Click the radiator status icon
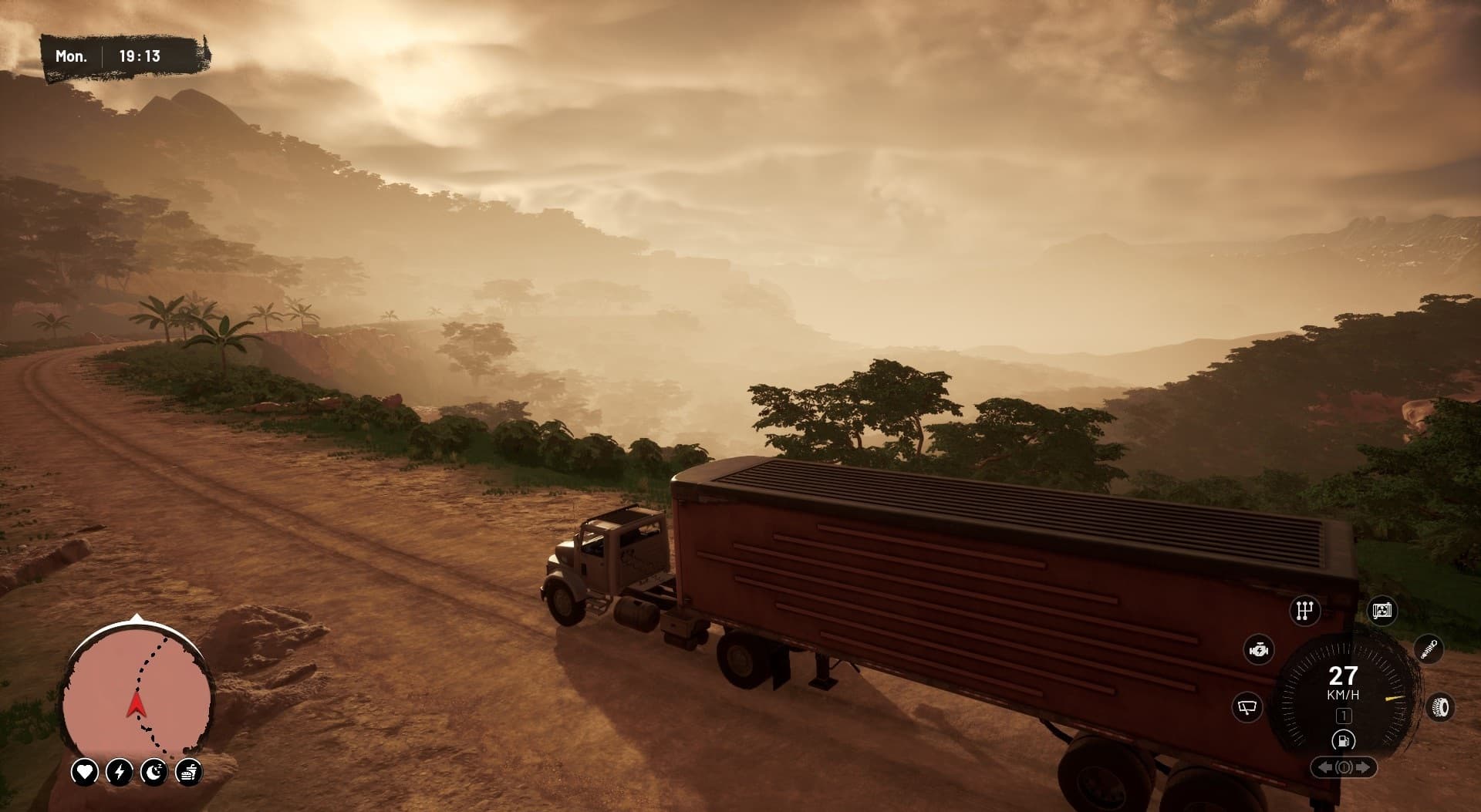The width and height of the screenshot is (1481, 812). point(1383,611)
